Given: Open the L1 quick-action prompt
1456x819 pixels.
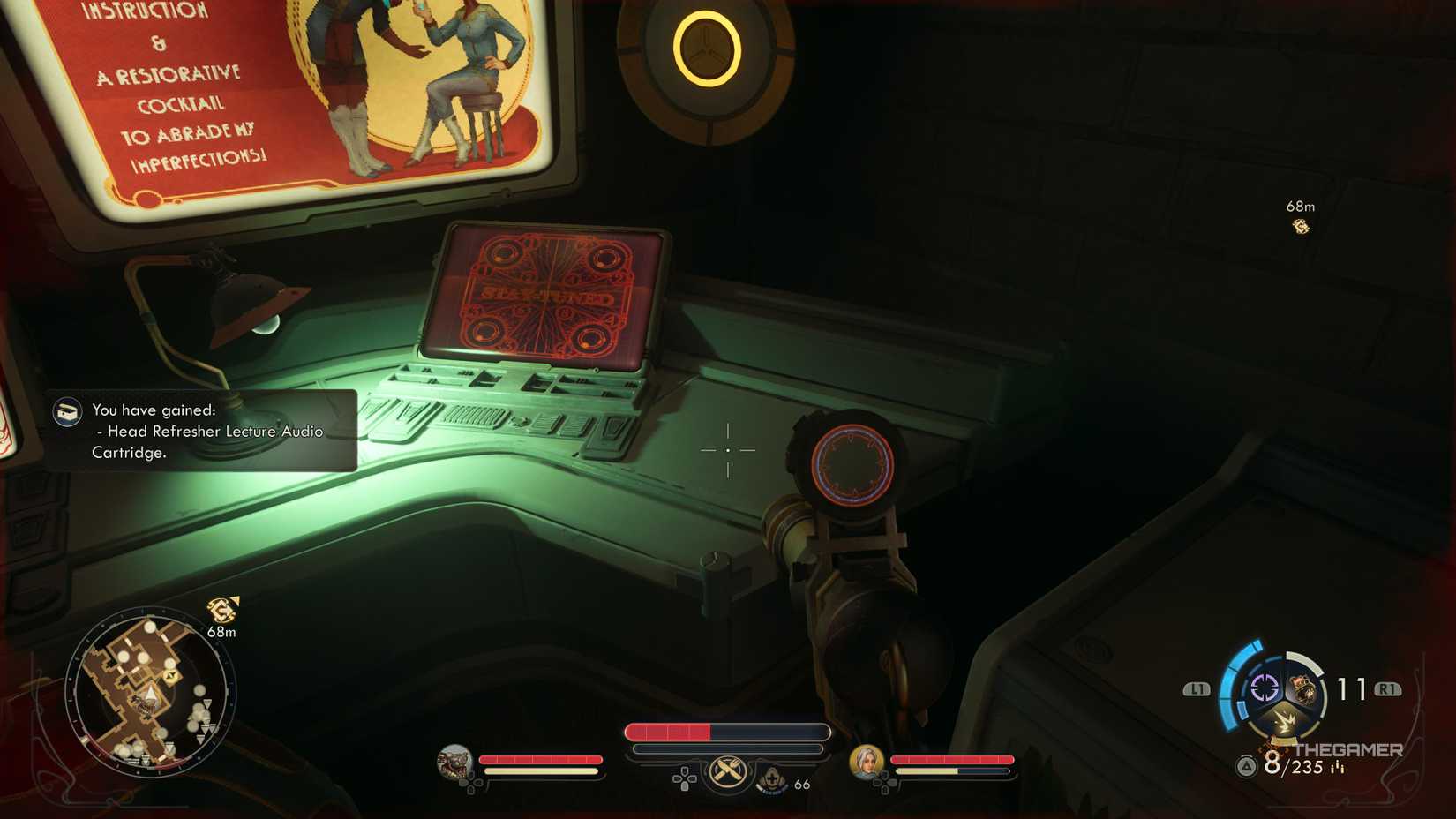Looking at the screenshot, I should 1197,688.
